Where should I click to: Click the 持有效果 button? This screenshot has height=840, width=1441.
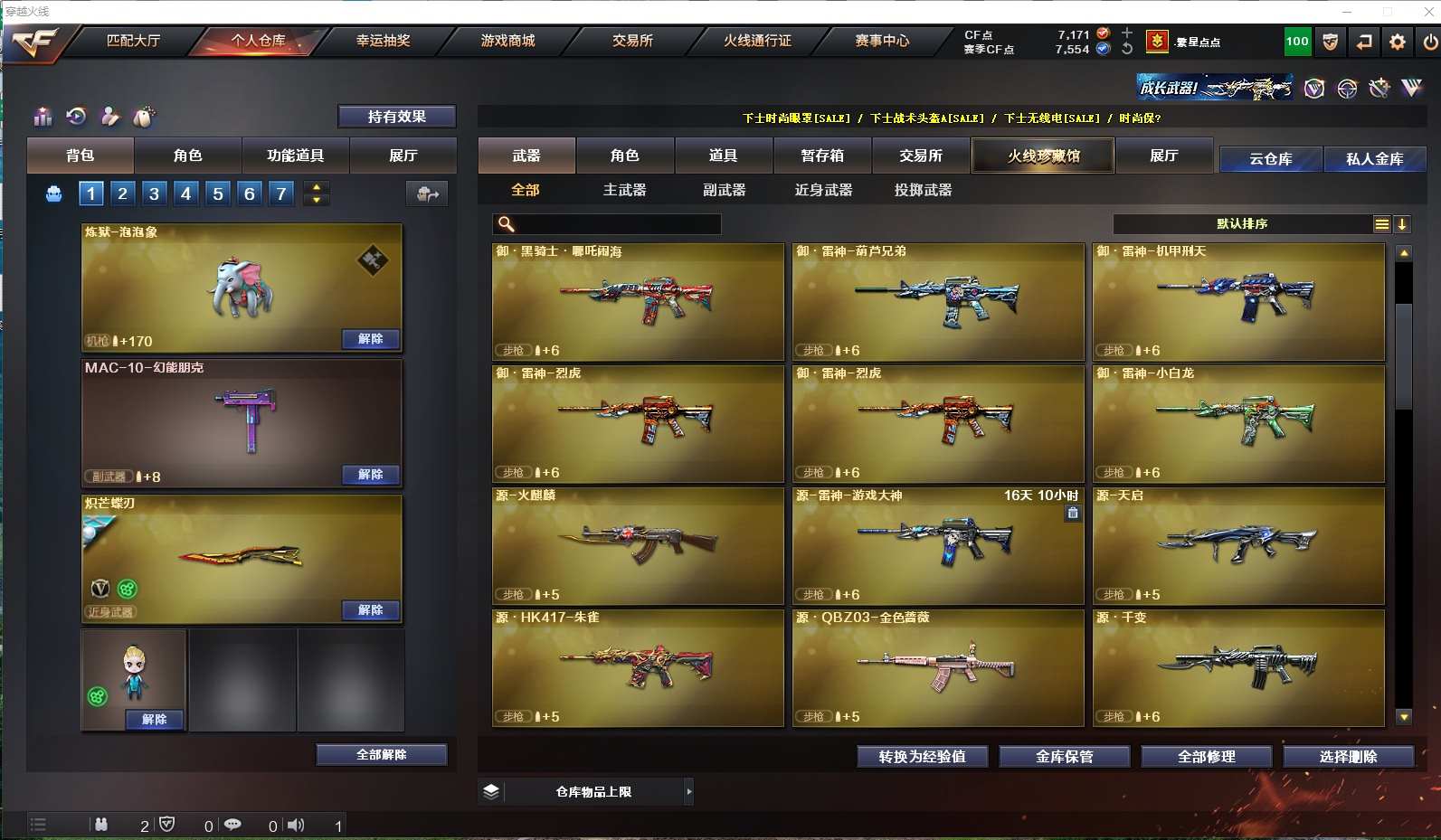[396, 117]
